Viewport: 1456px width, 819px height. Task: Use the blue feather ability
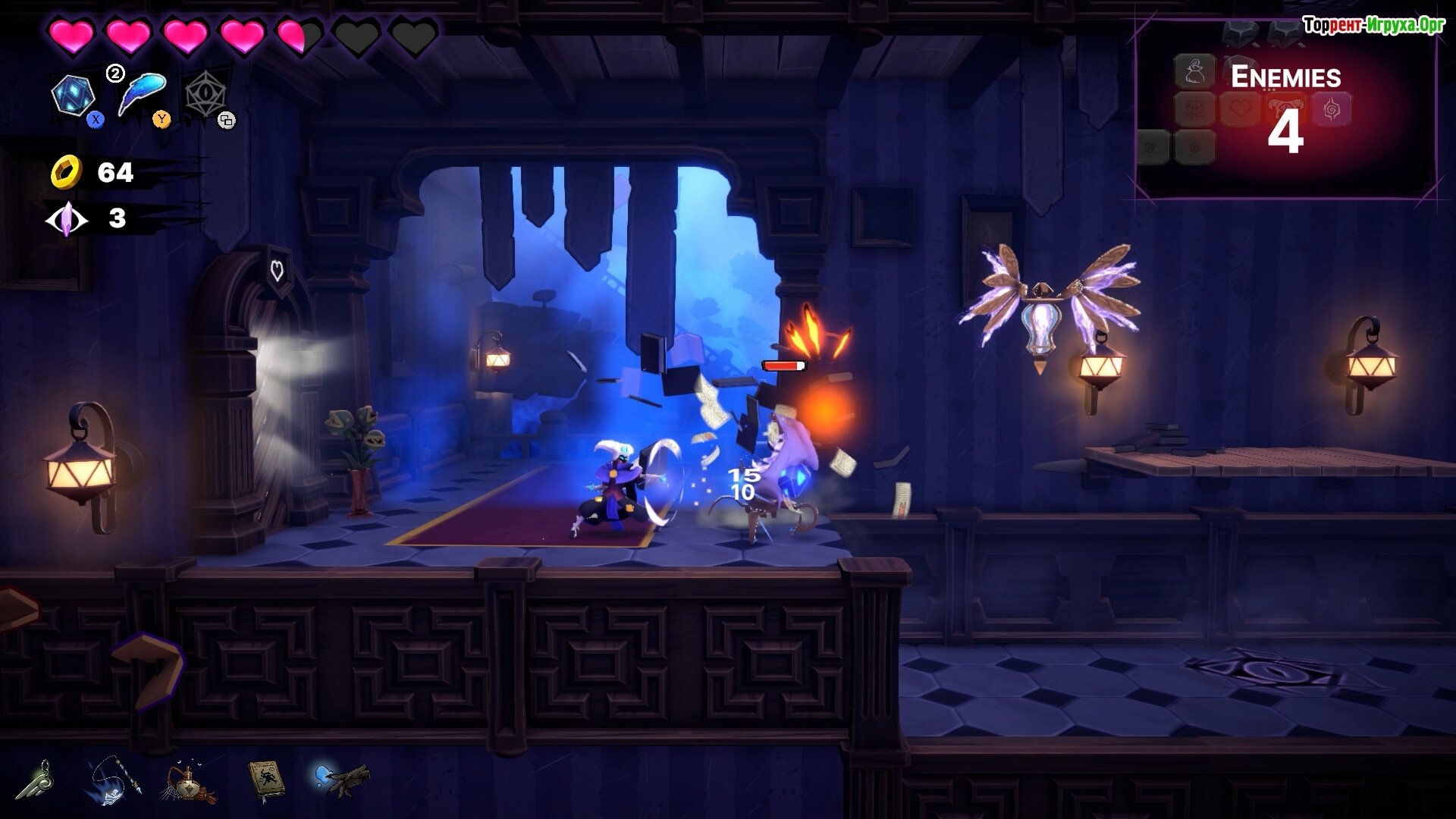tap(143, 93)
